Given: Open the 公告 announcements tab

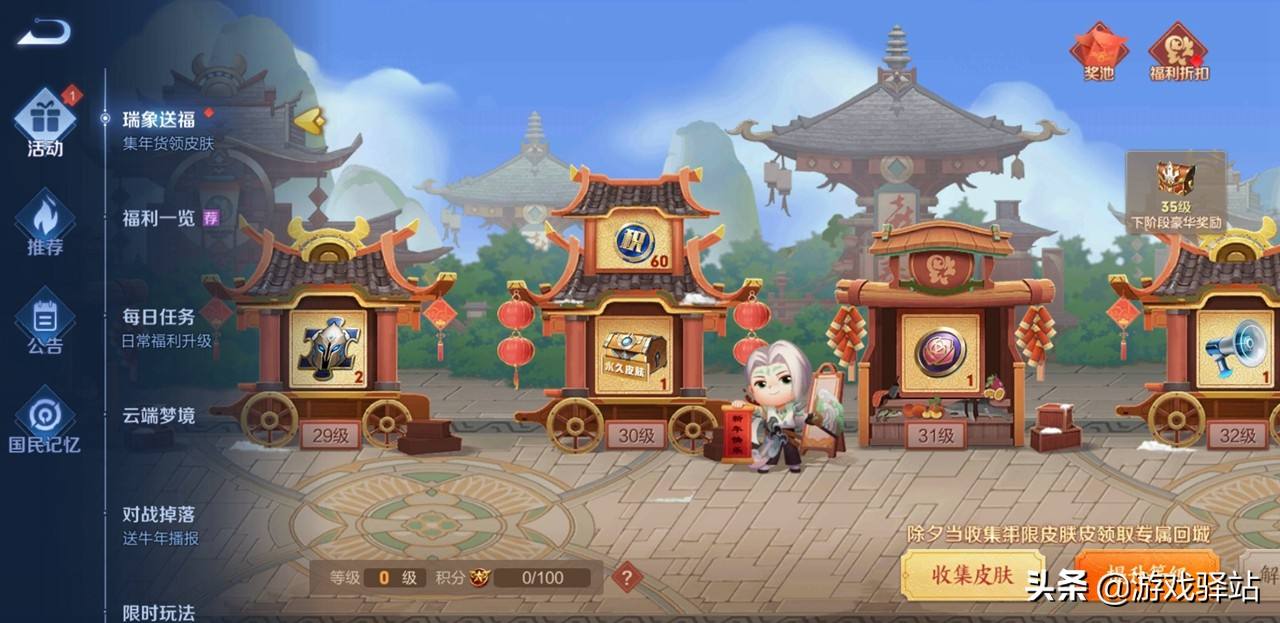Looking at the screenshot, I should coord(45,323).
